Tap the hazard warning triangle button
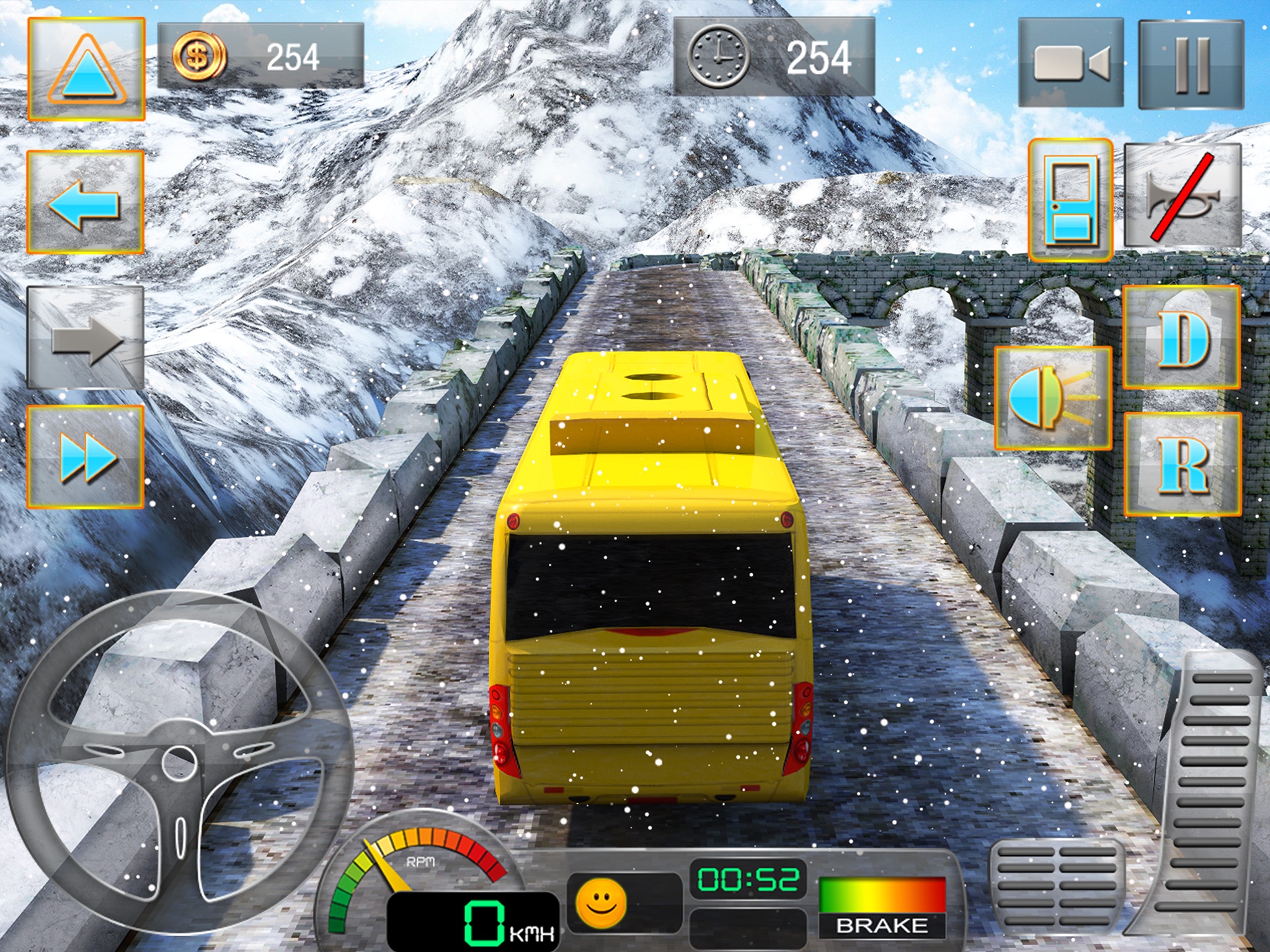The height and width of the screenshot is (952, 1270). click(86, 69)
